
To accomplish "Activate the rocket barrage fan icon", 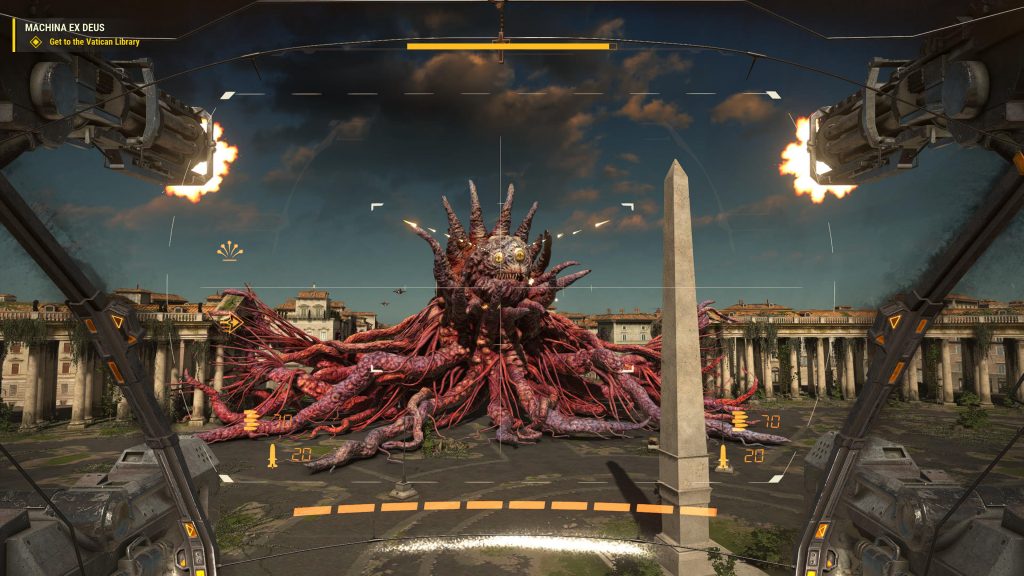I will coord(230,251).
